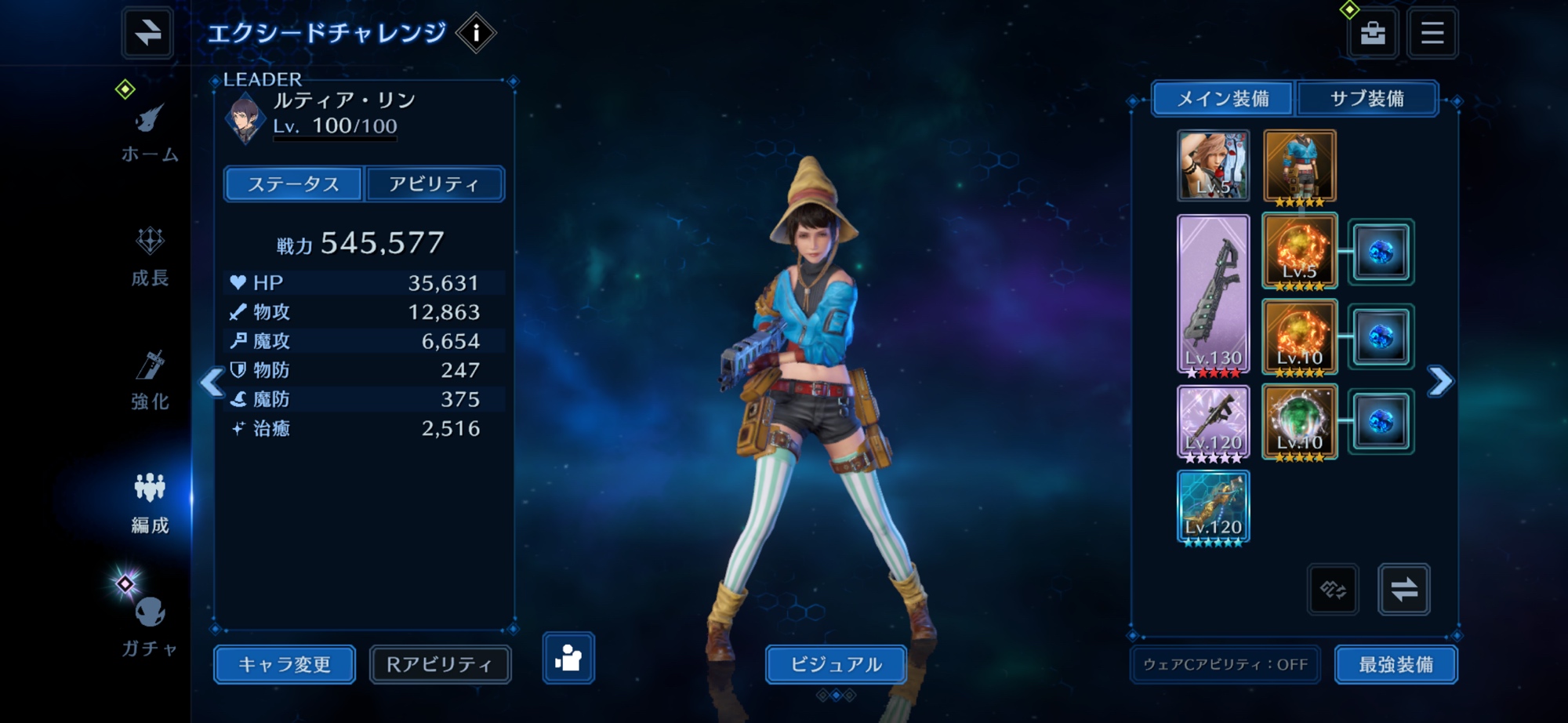Image resolution: width=1568 pixels, height=723 pixels.
Task: Open the toolbox icon button
Action: [1372, 33]
